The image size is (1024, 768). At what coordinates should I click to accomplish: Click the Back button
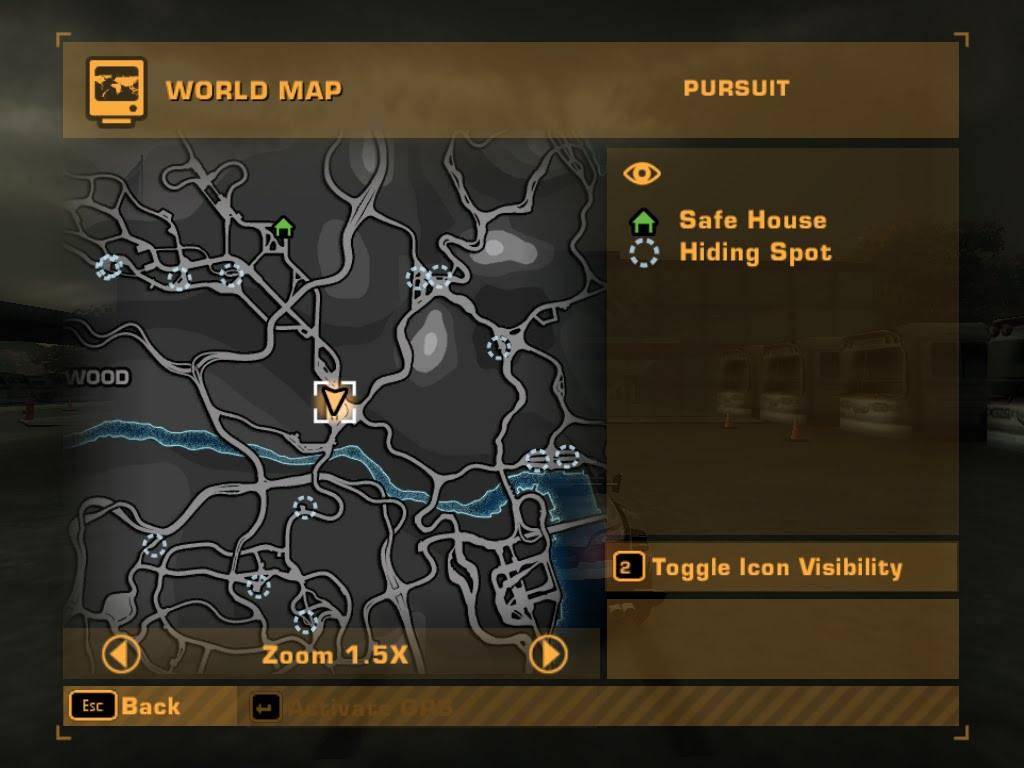(x=126, y=706)
